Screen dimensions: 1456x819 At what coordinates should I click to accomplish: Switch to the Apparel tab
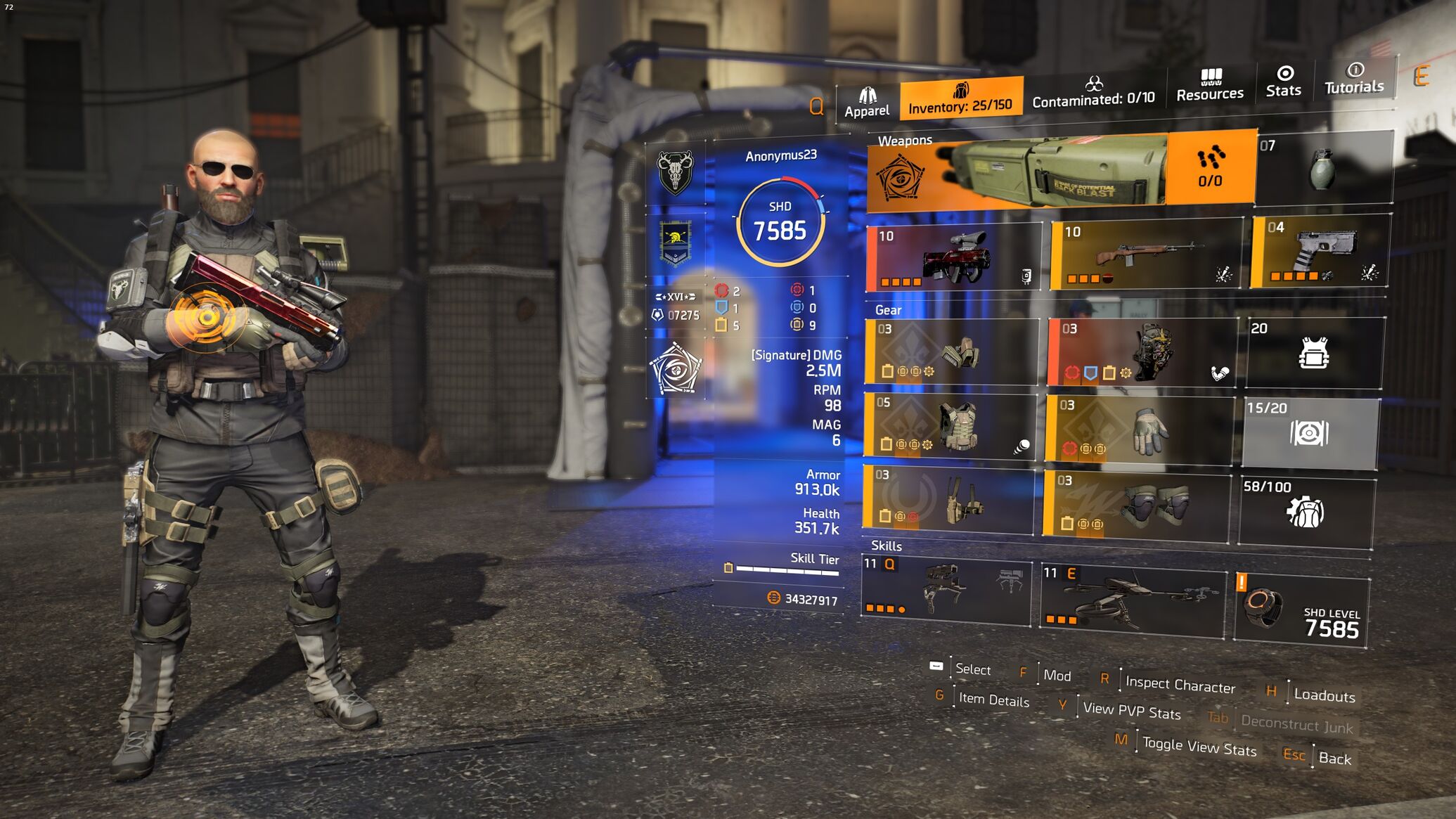click(866, 103)
